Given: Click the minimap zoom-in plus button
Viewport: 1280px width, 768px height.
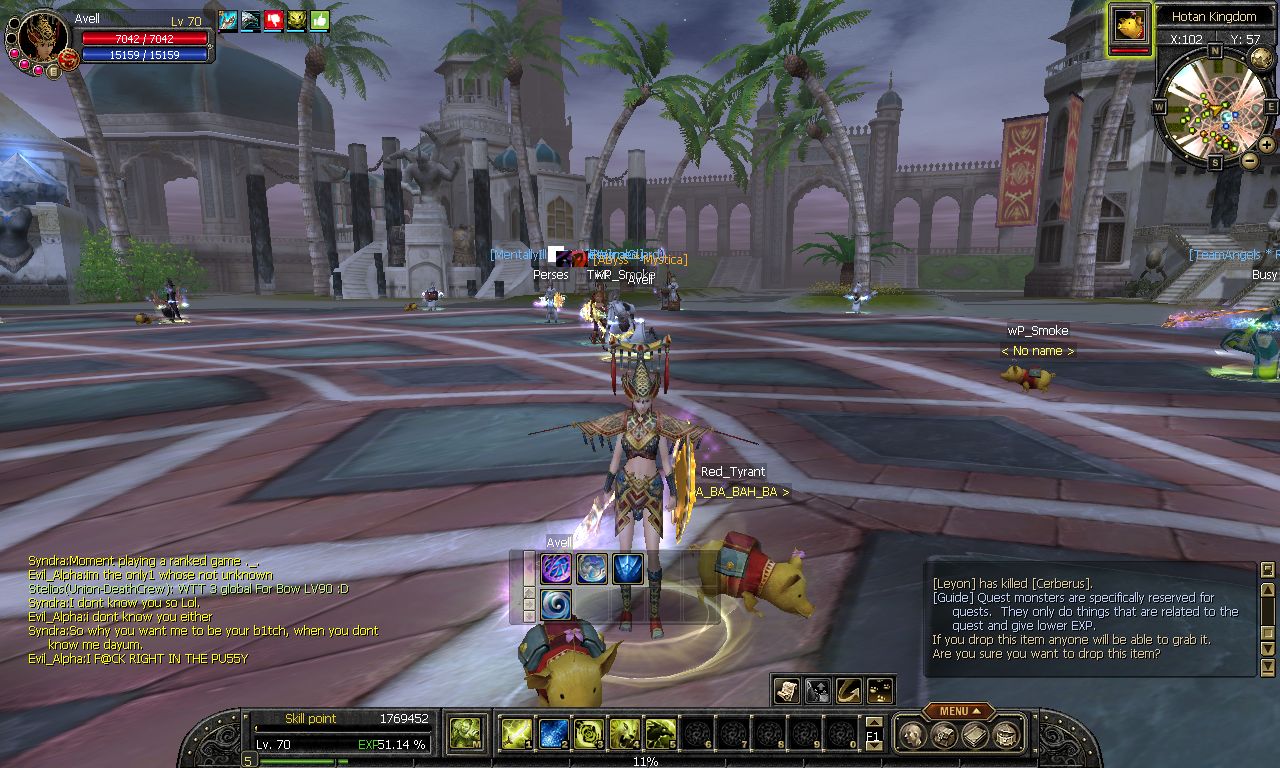Looking at the screenshot, I should point(1266,145).
